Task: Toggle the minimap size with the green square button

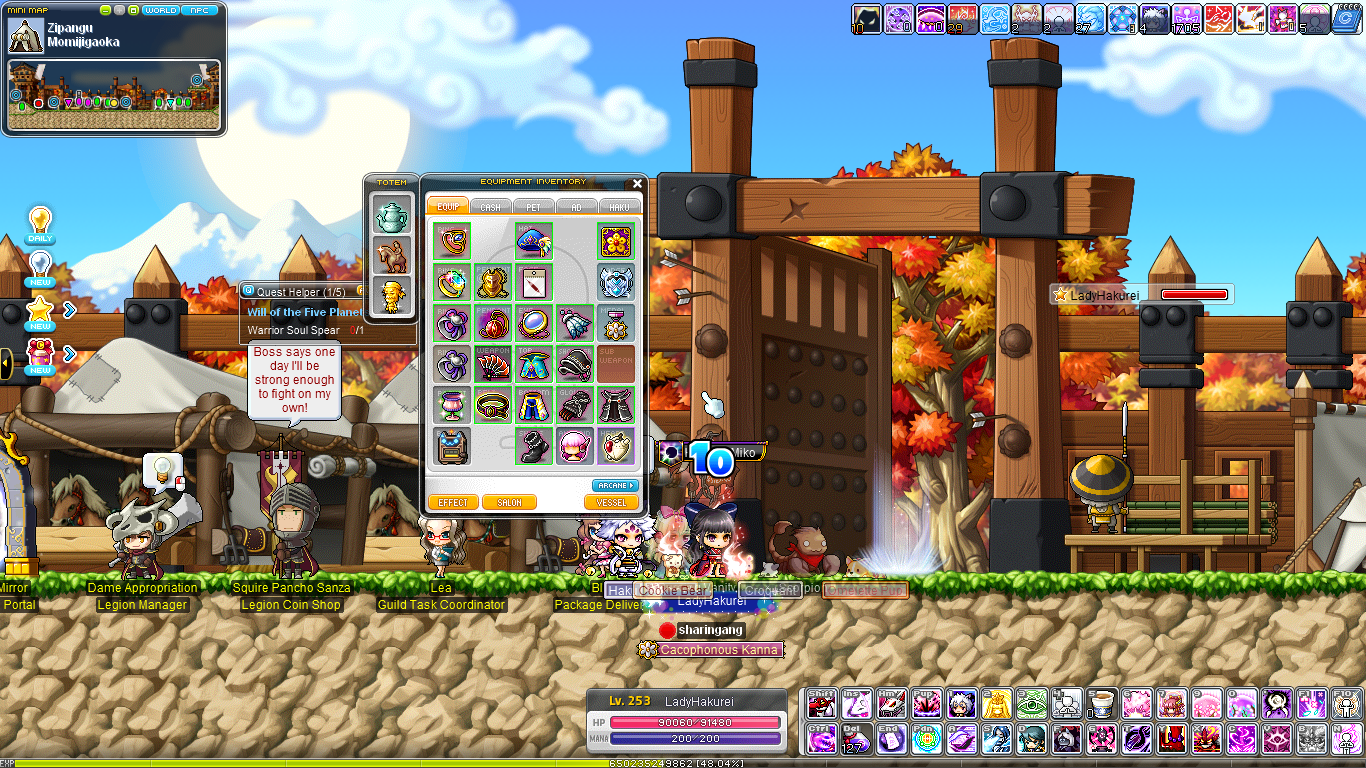Action: pyautogui.click(x=134, y=10)
